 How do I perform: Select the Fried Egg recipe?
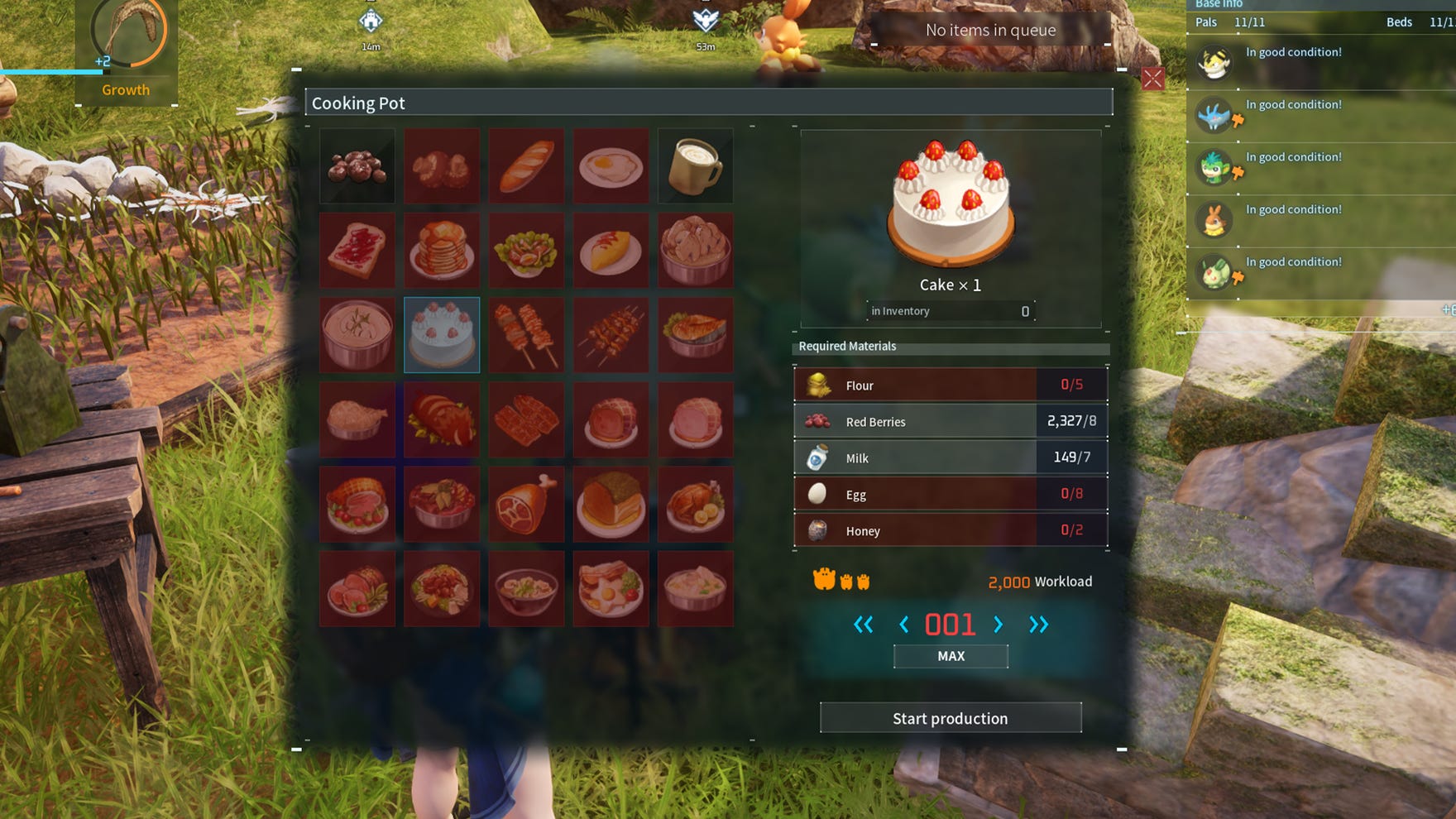(611, 165)
